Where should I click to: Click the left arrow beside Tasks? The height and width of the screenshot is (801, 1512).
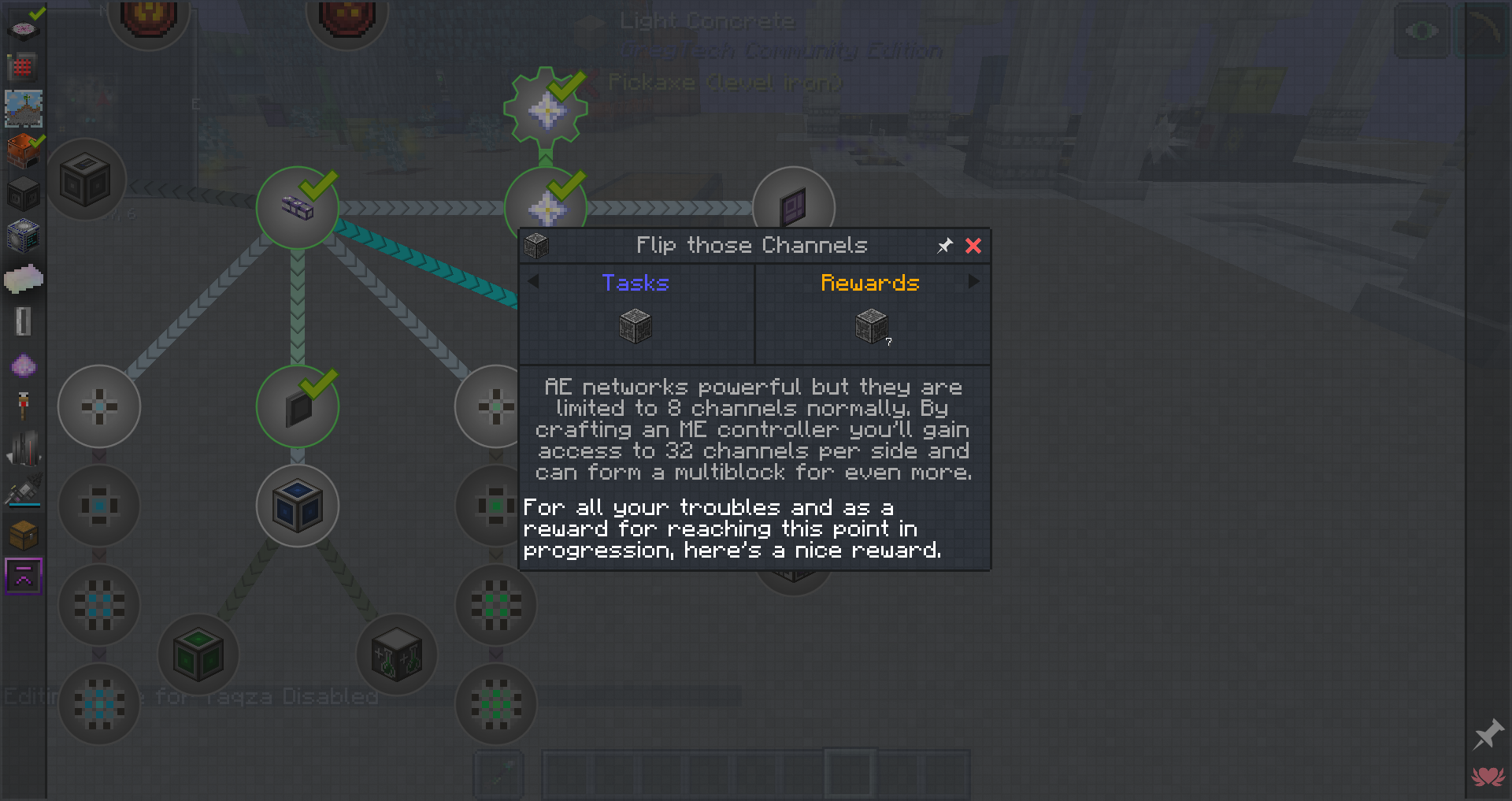tap(532, 281)
